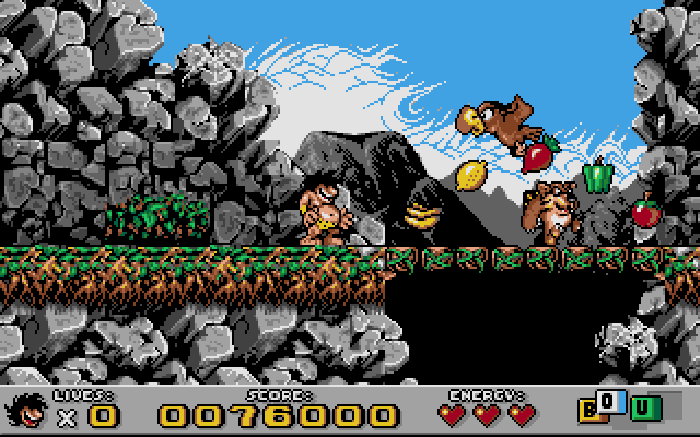Choose the blue O bonus letter tile

click(x=611, y=402)
